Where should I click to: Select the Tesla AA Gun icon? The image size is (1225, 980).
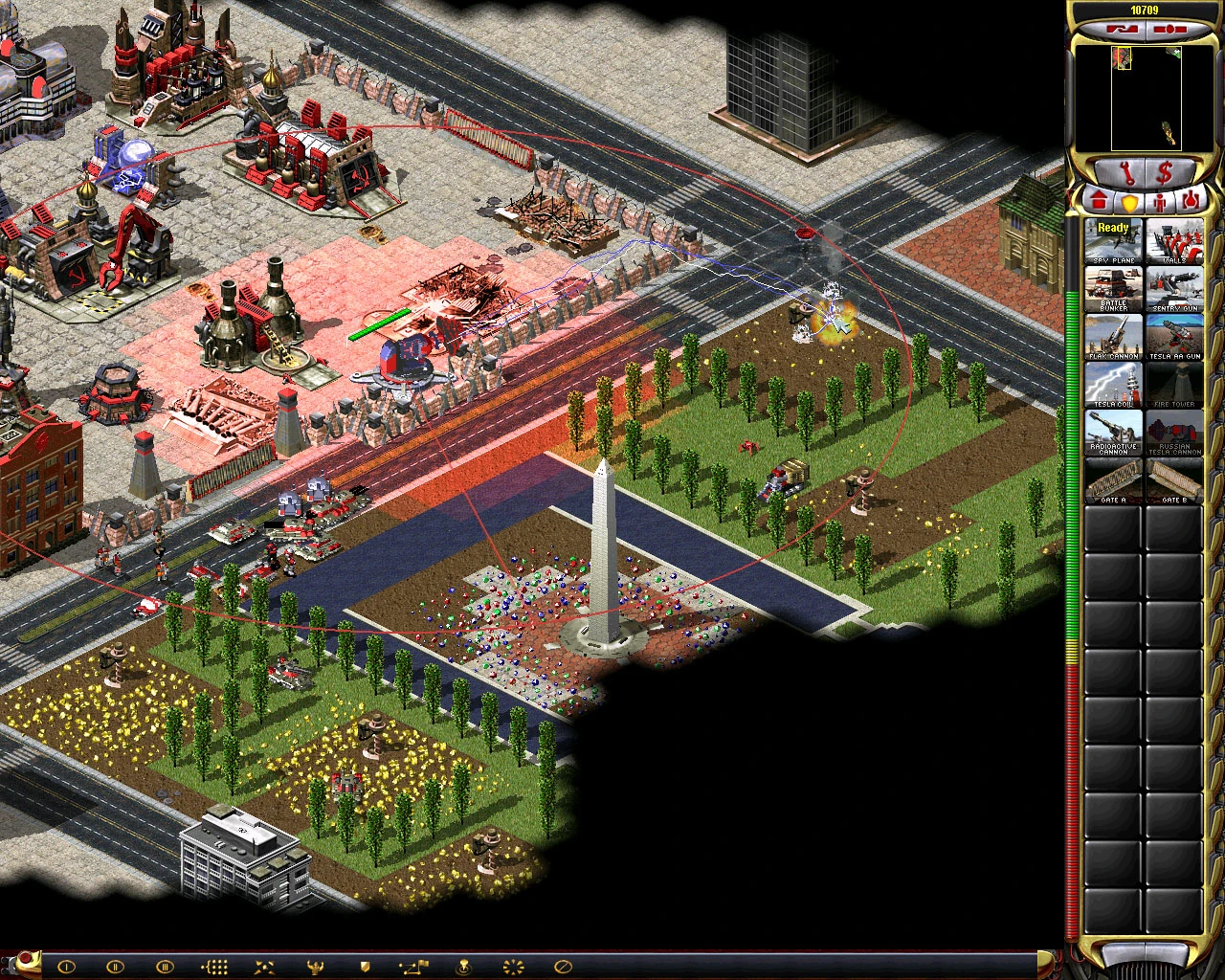pos(1173,337)
